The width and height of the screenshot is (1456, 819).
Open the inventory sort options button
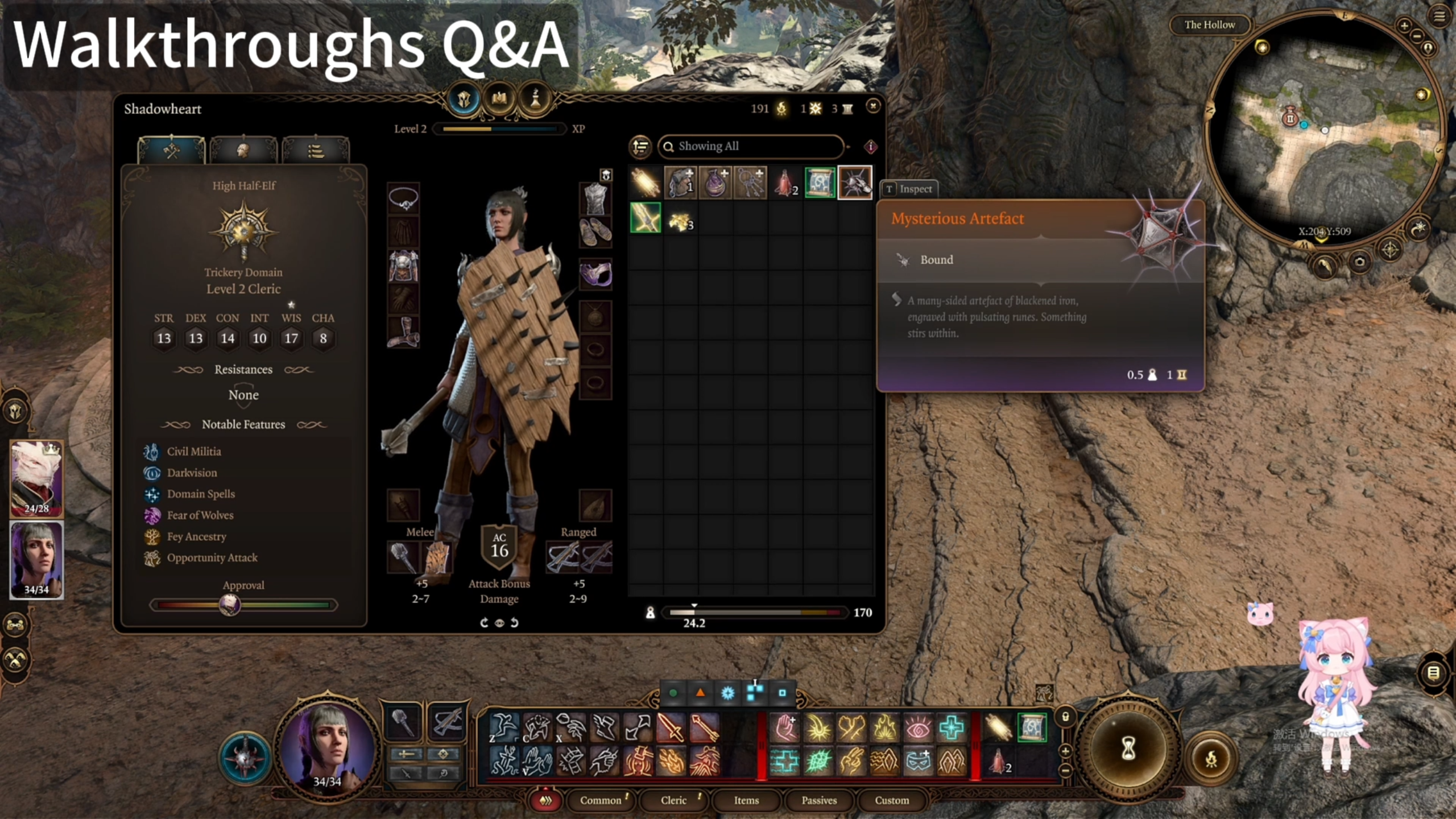(x=640, y=147)
